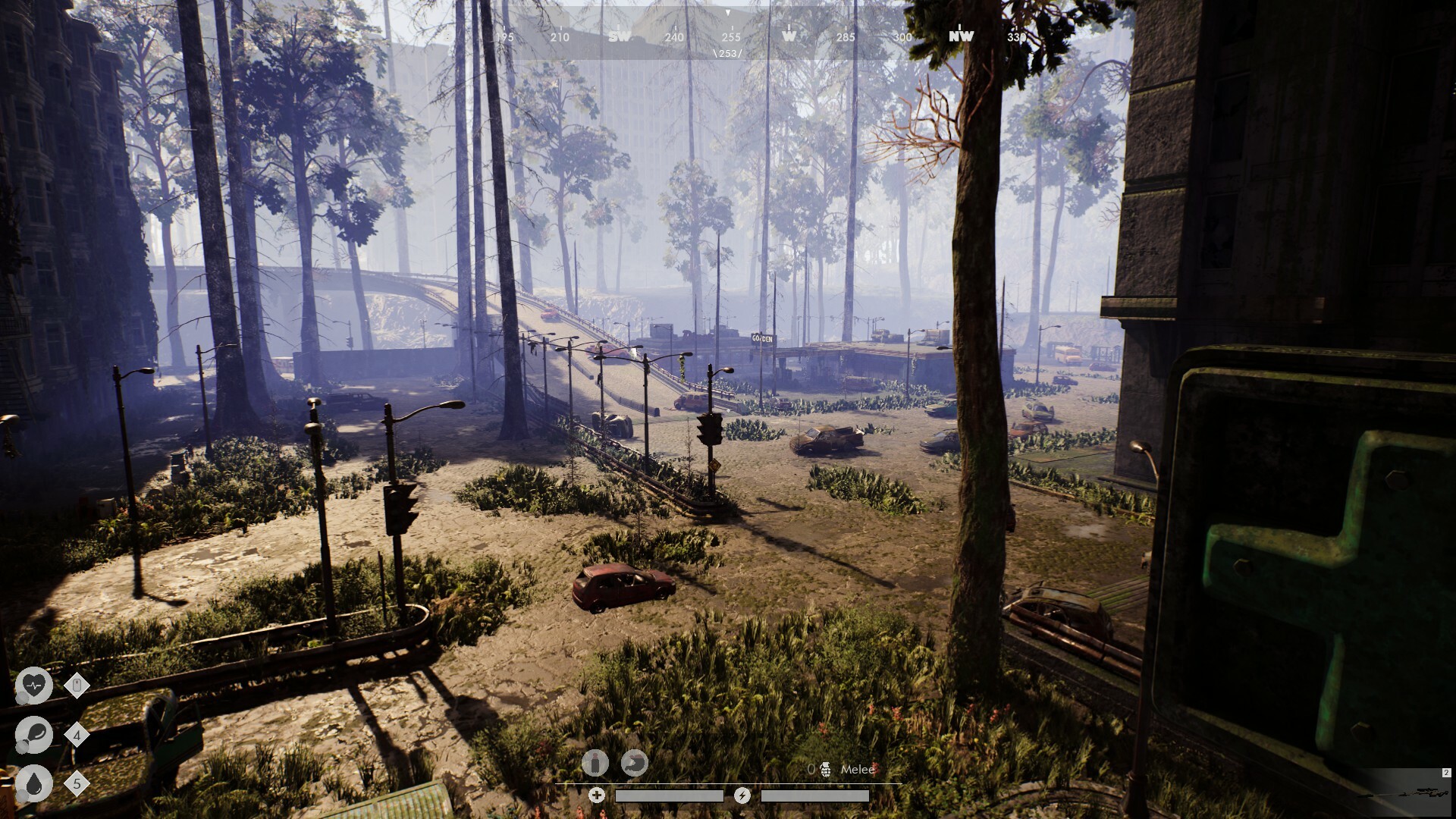Select the grenade icon beside Melee
The image size is (1456, 819).
[x=825, y=770]
